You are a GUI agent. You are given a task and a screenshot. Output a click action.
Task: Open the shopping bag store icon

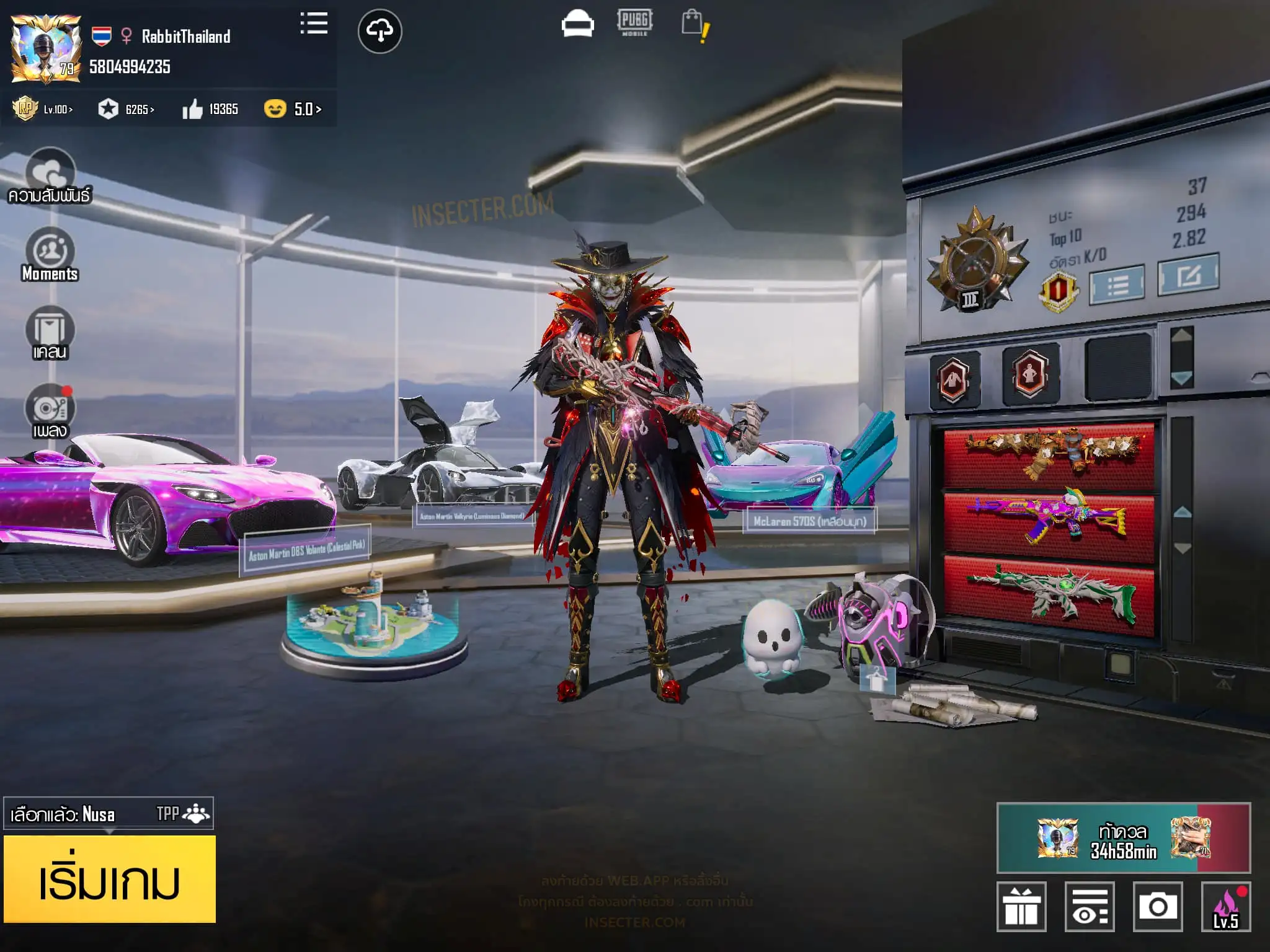[x=694, y=25]
